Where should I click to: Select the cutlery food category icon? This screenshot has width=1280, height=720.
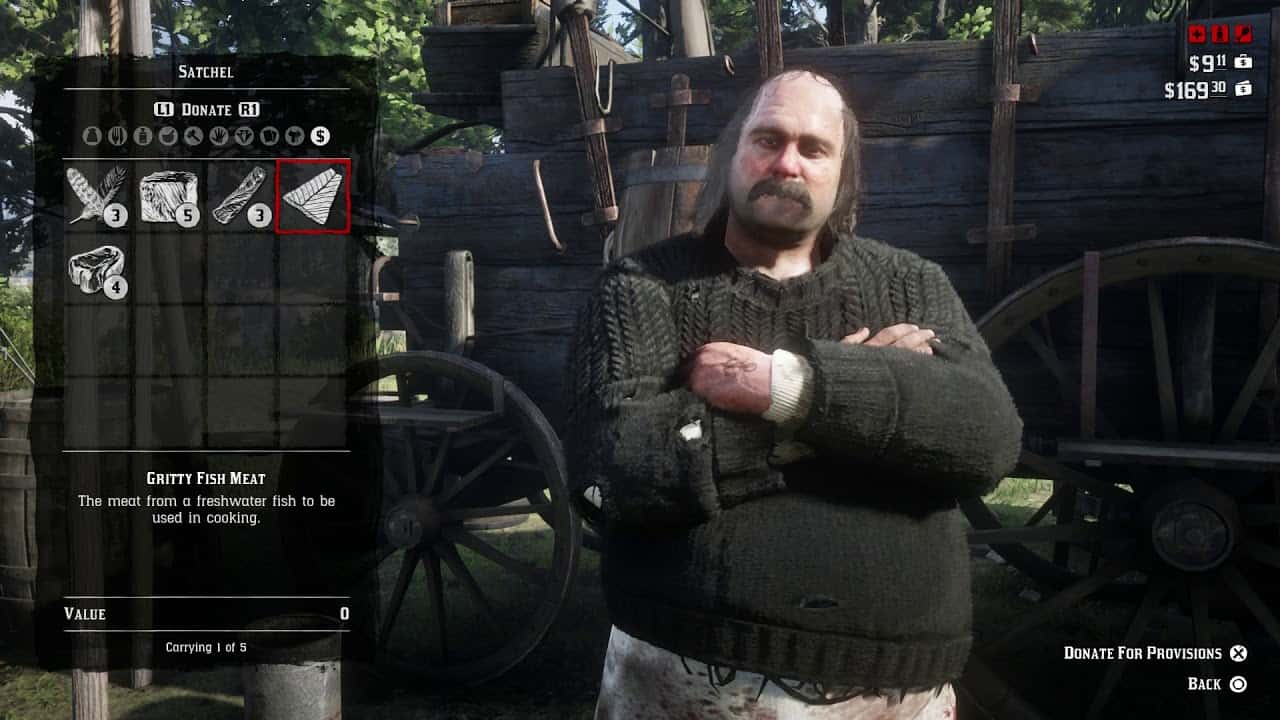119,136
